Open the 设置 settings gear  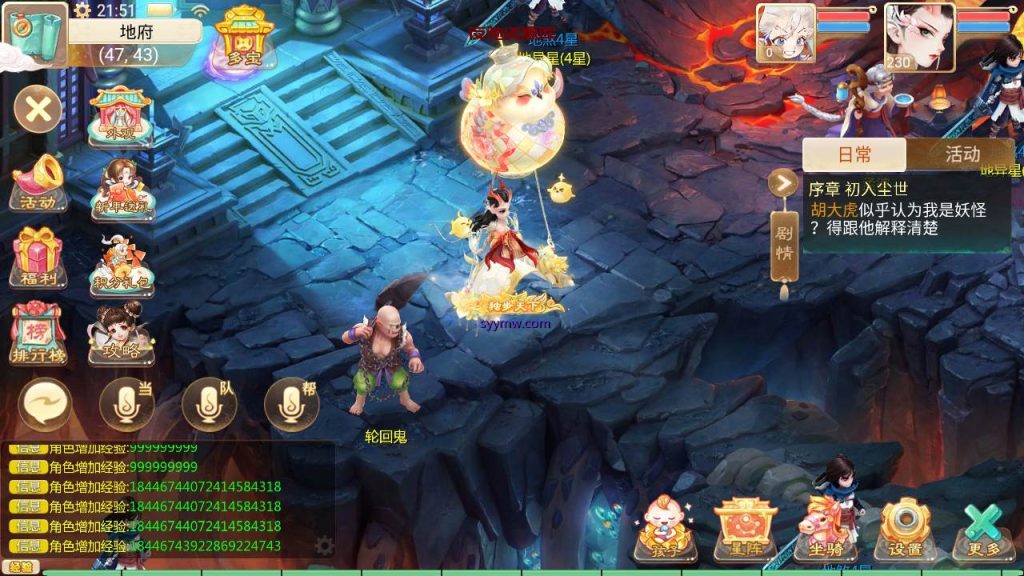905,527
